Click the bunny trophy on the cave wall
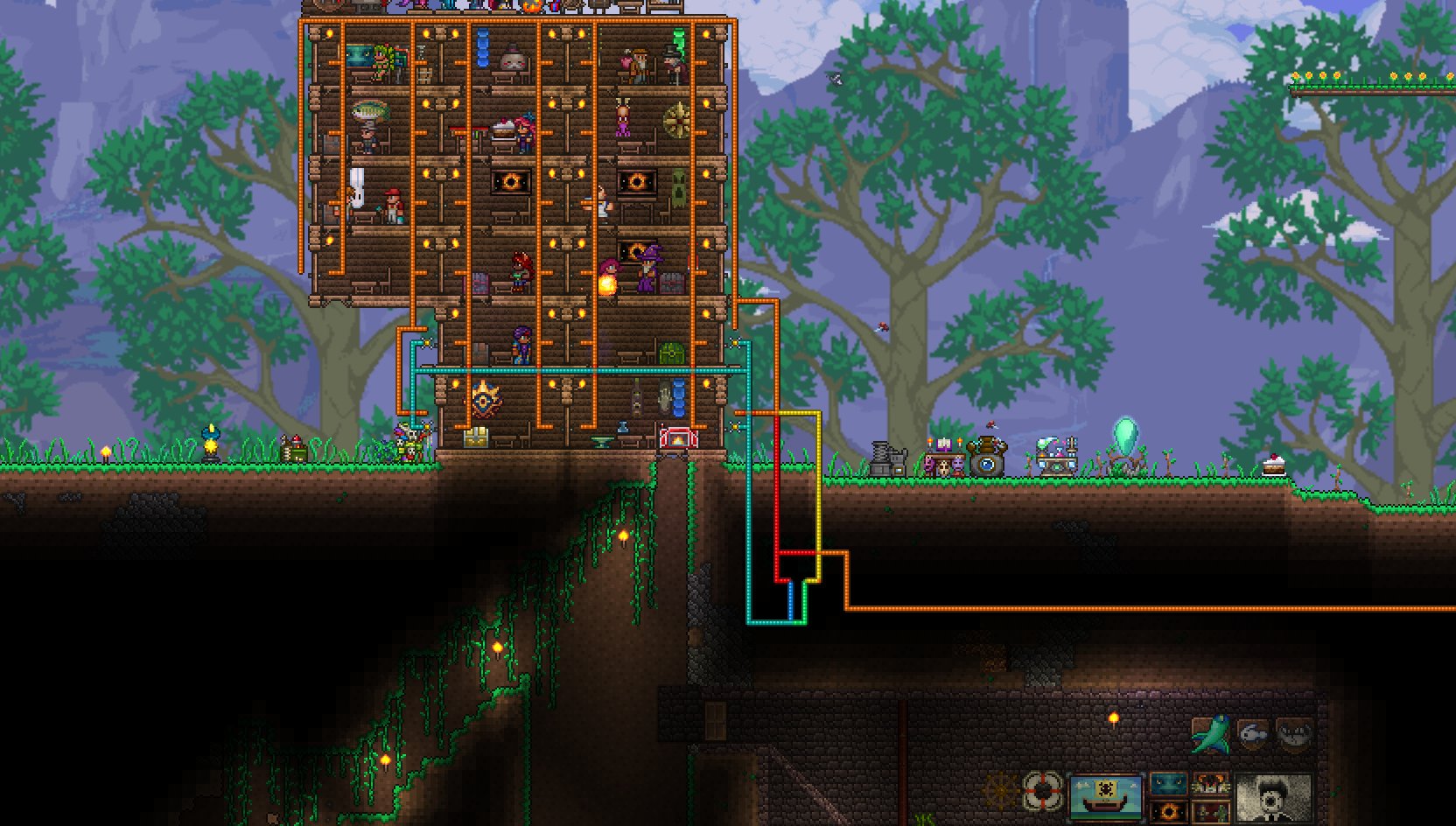This screenshot has height=826, width=1456. [1255, 734]
